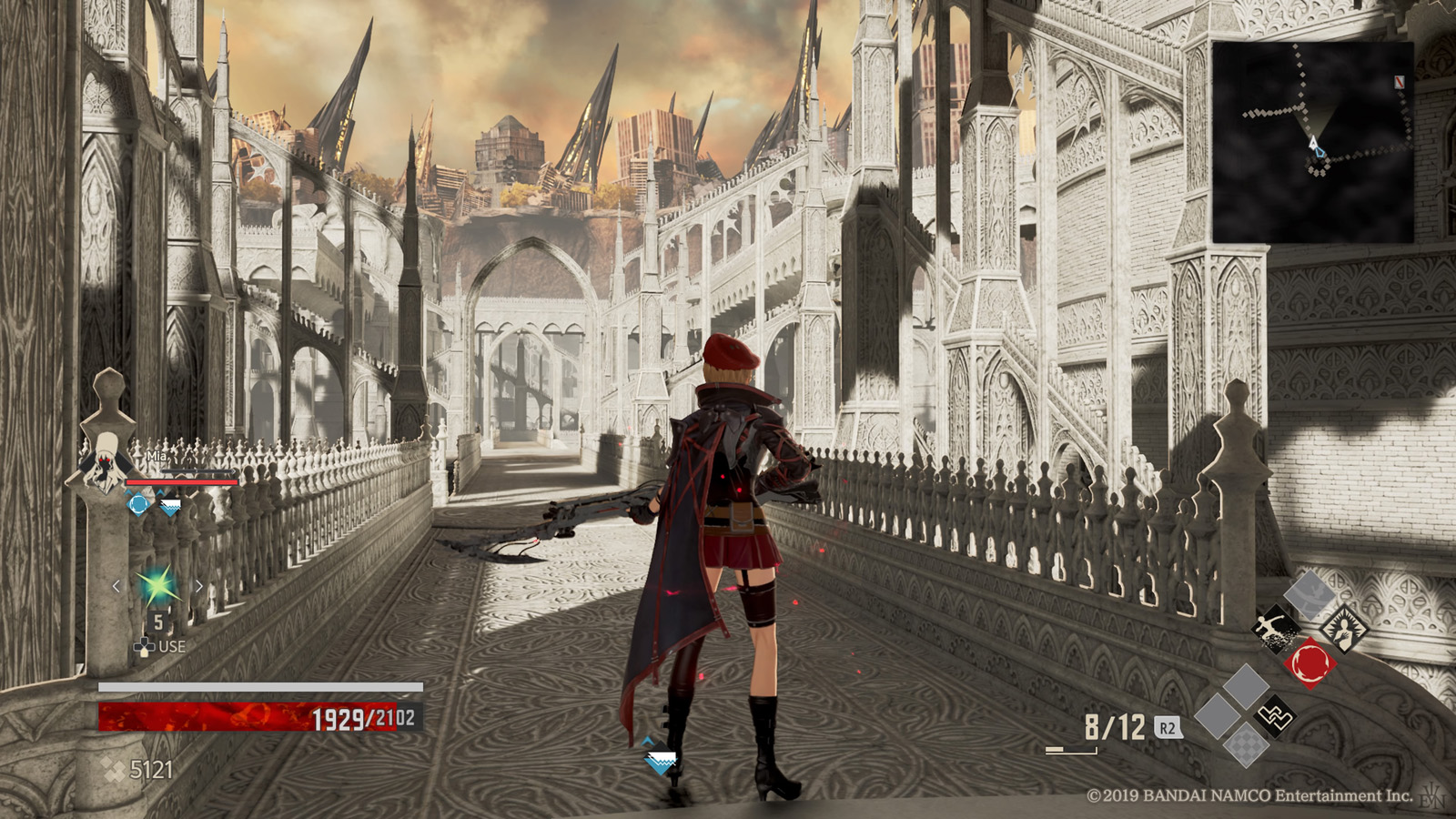Cycle to the next quick item
This screenshot has height=819, width=1456.
pyautogui.click(x=198, y=587)
